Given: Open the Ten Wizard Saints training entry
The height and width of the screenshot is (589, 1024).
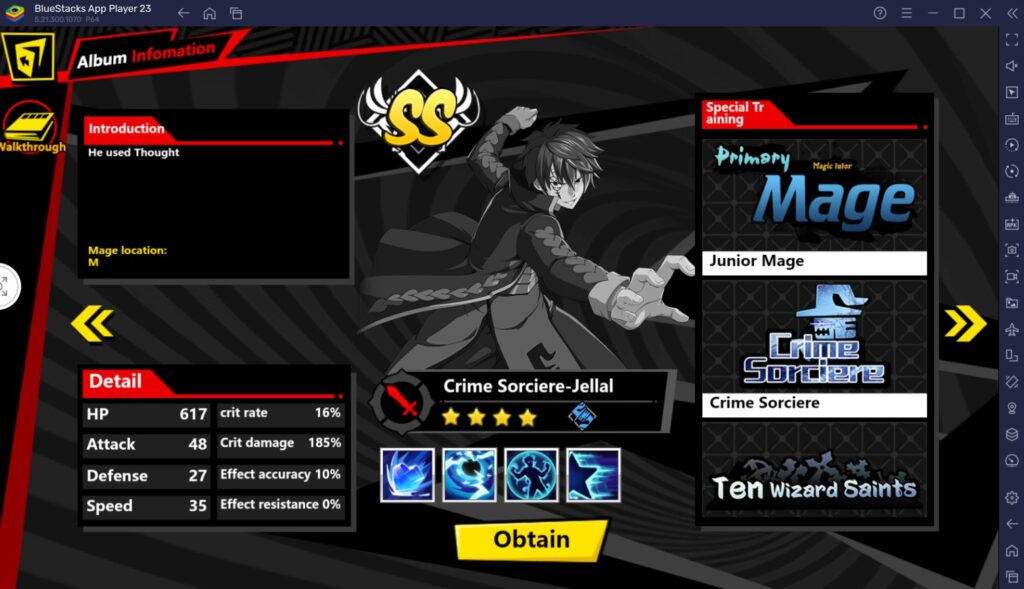Looking at the screenshot, I should pyautogui.click(x=813, y=470).
